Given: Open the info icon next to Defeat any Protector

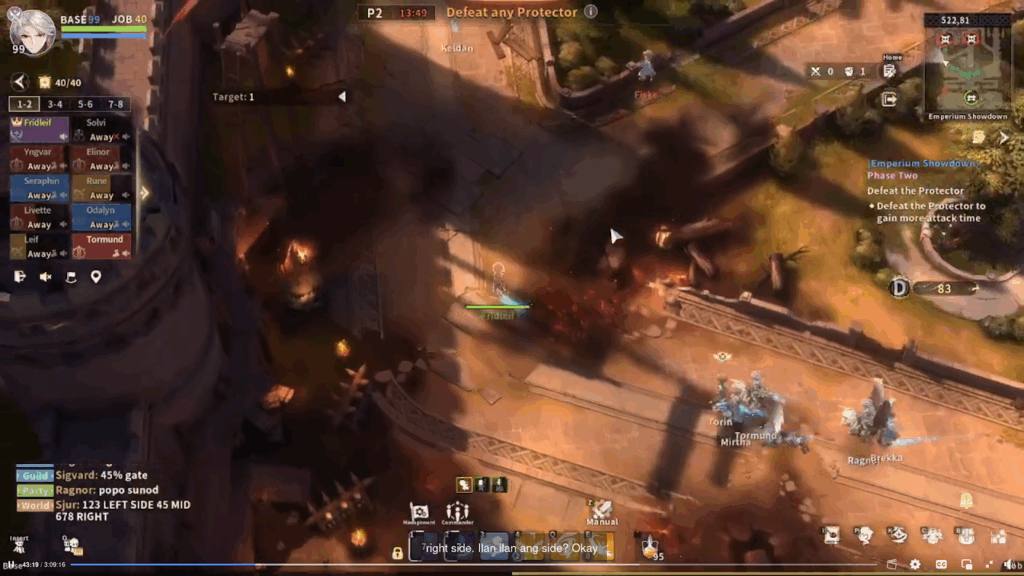Looking at the screenshot, I should tap(591, 12).
